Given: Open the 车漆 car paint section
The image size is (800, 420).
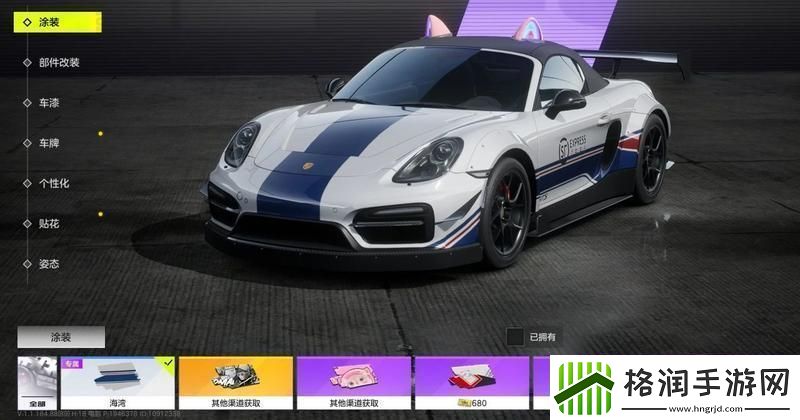Looking at the screenshot, I should coord(50,102).
